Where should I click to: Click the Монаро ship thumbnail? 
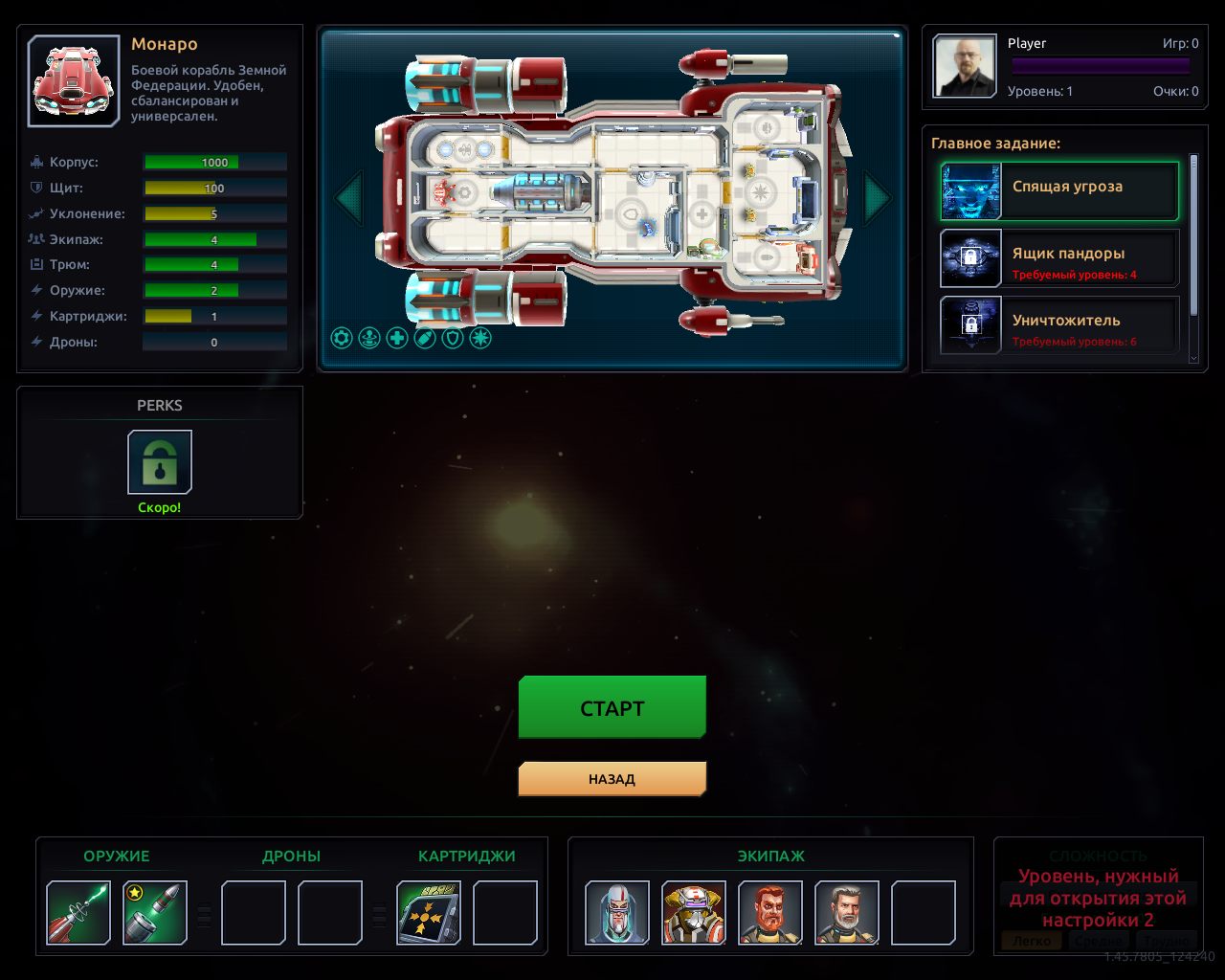[x=74, y=81]
